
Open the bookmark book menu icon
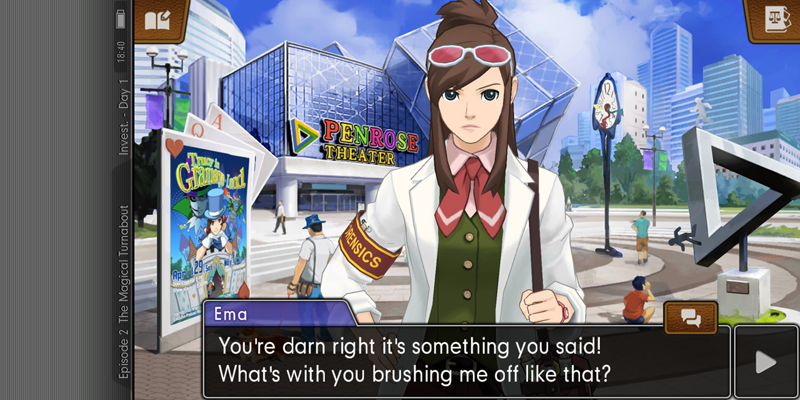coord(159,19)
